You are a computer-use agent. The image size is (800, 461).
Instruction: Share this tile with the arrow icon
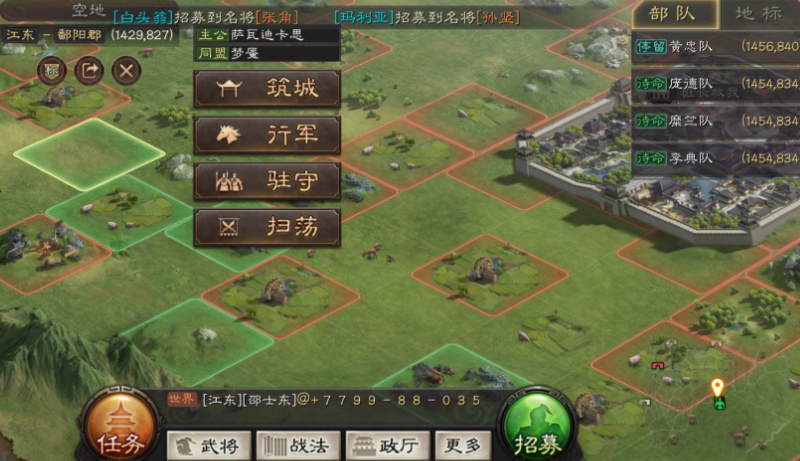[x=89, y=70]
